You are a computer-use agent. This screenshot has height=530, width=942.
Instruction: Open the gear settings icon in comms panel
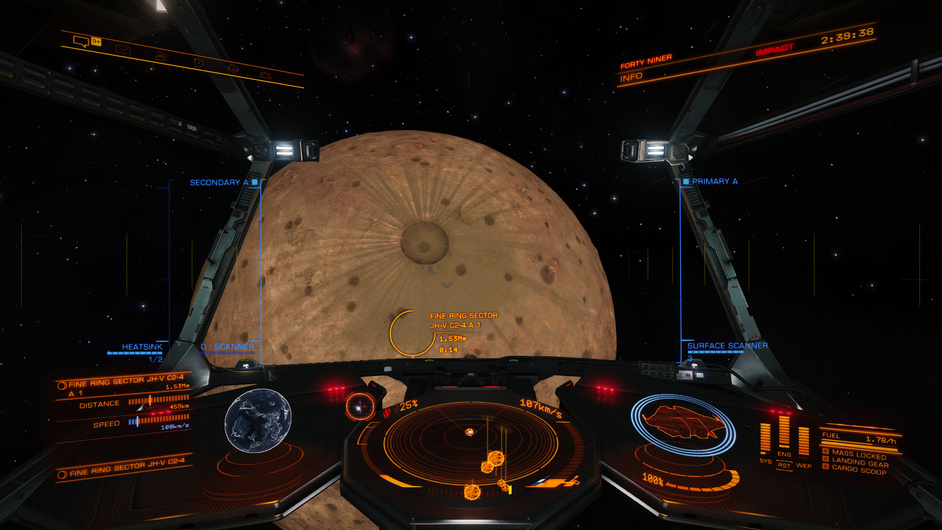tap(197, 62)
